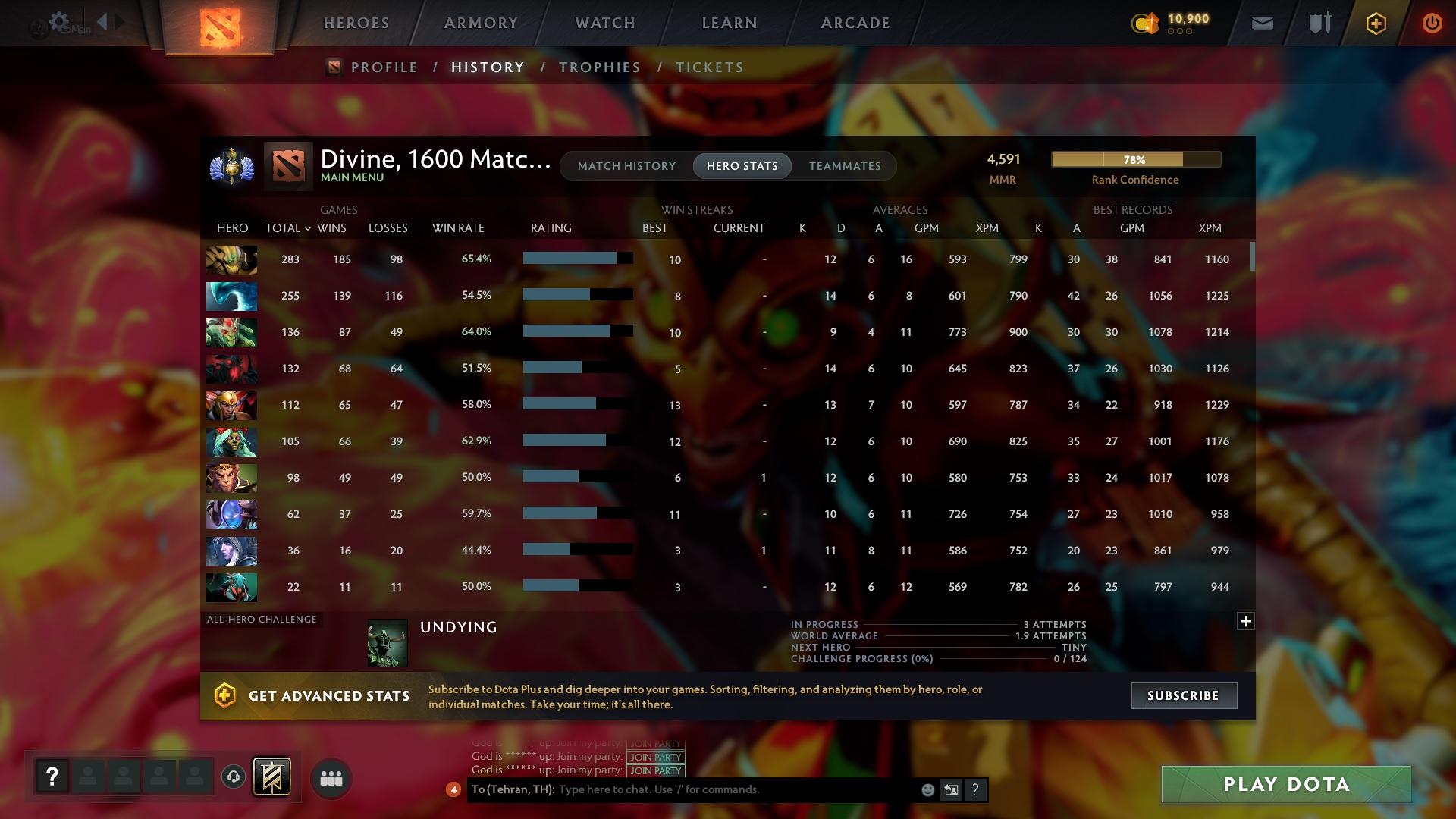Click the back navigation arrow near settings

click(x=104, y=21)
